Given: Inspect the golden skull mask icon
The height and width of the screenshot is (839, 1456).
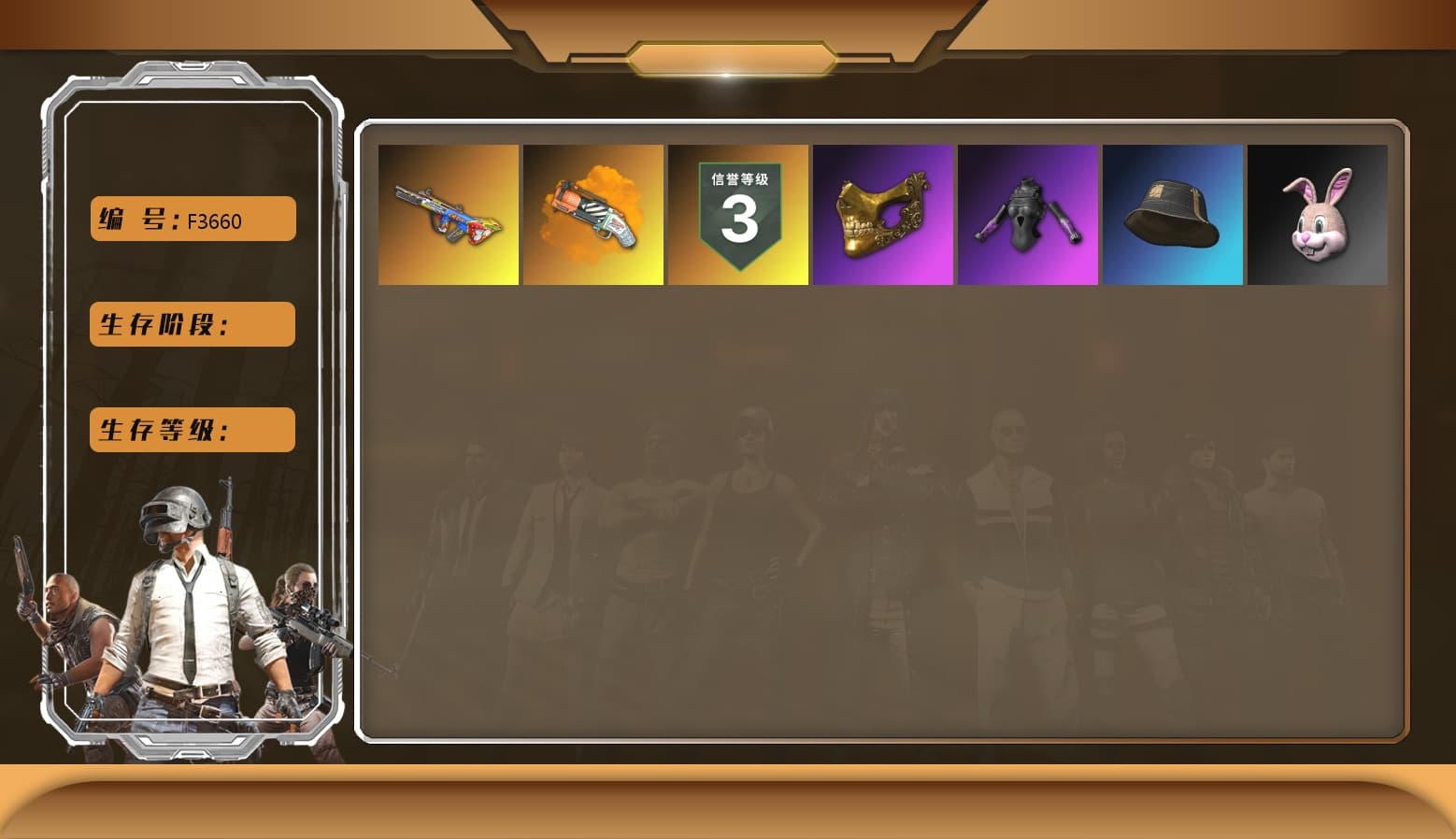Looking at the screenshot, I should click(883, 214).
